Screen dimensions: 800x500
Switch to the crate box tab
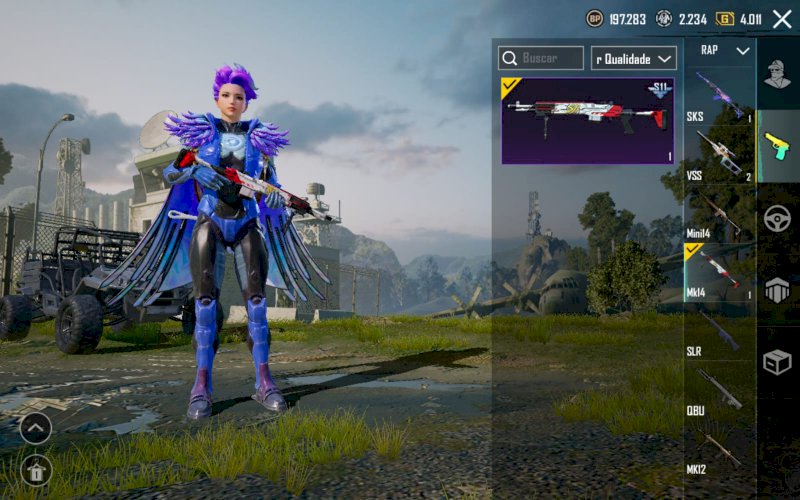point(777,362)
